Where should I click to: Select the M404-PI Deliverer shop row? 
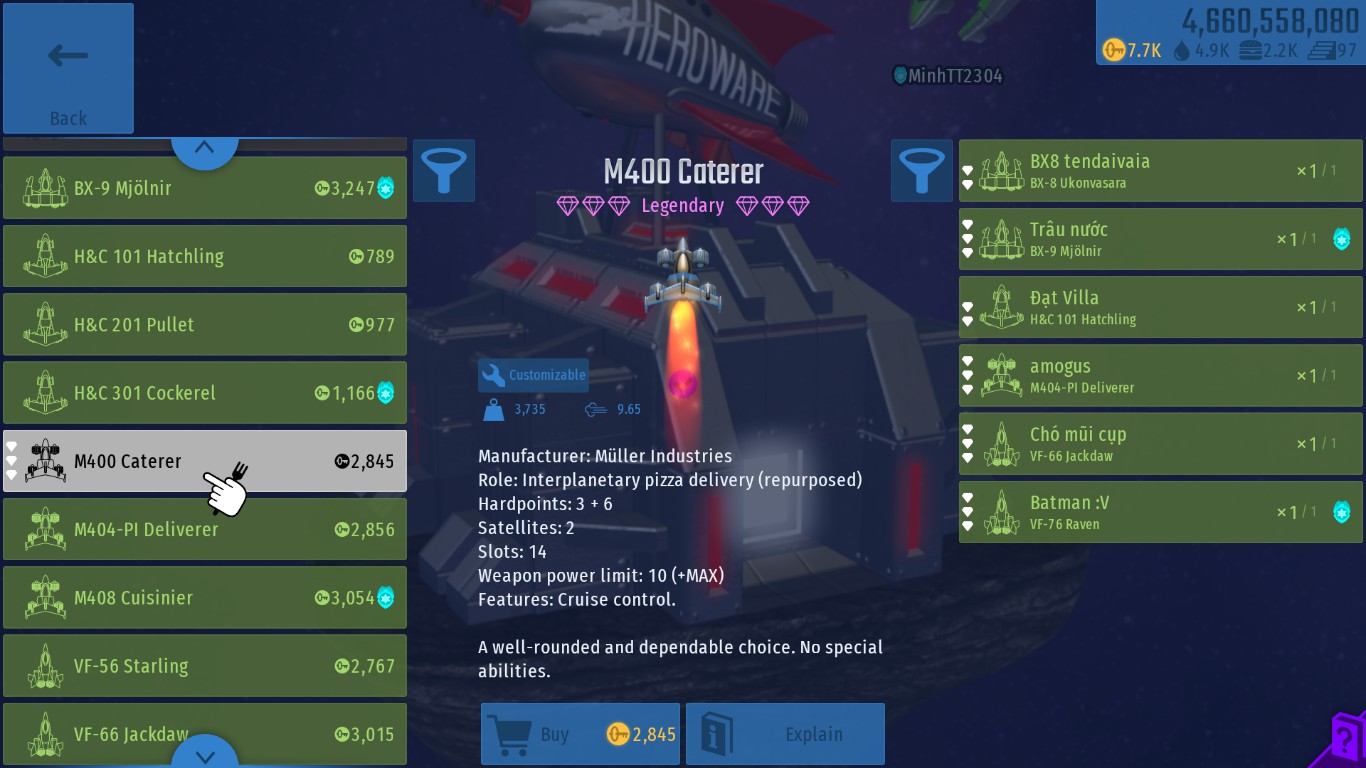(204, 529)
